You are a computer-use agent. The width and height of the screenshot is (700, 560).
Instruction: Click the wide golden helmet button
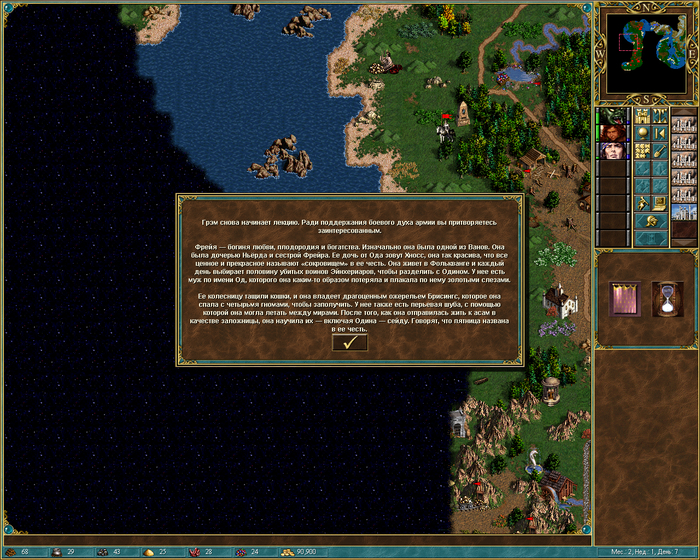652,220
